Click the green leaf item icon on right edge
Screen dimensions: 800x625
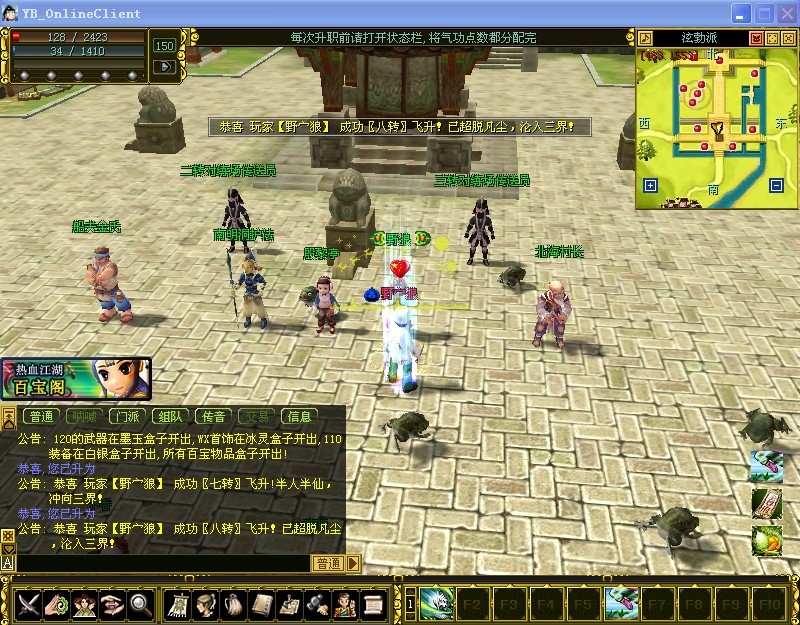[766, 541]
